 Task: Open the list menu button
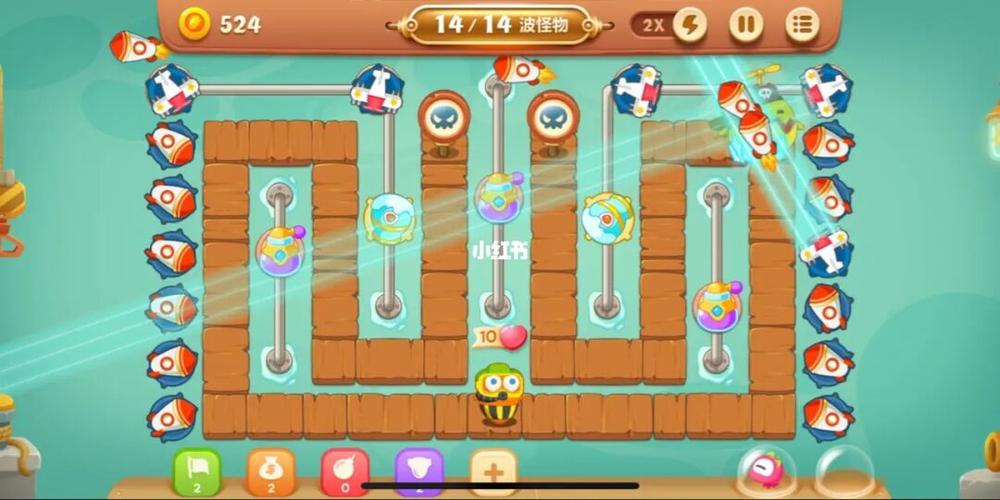[802, 25]
